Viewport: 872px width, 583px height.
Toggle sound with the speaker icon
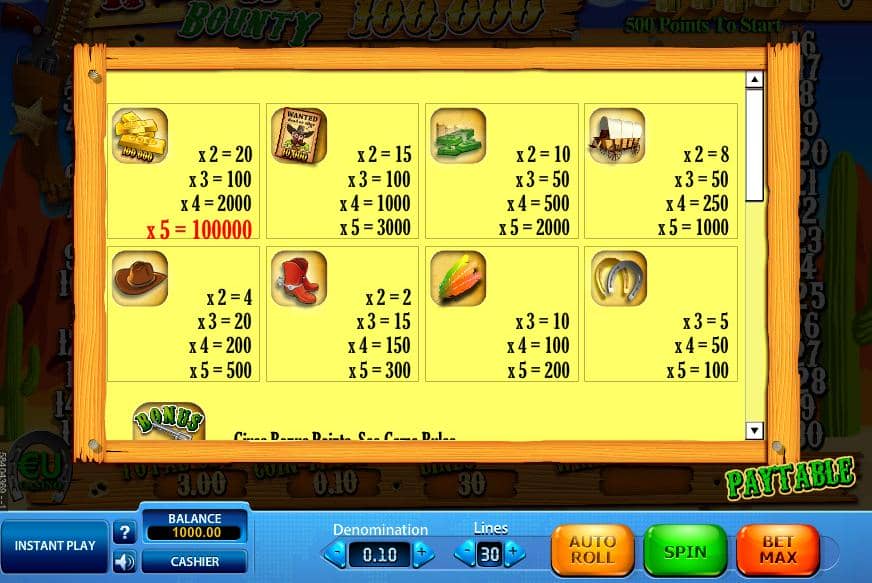tap(125, 562)
